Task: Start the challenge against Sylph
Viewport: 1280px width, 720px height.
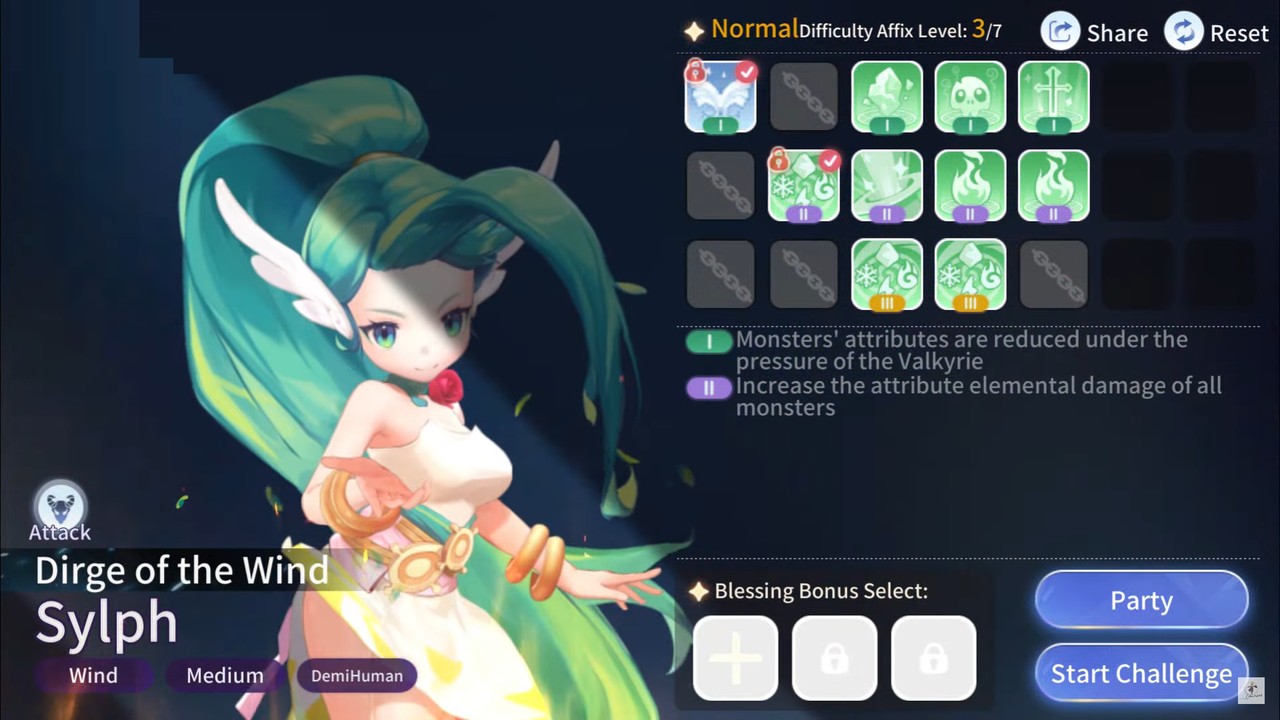Action: pyautogui.click(x=1141, y=674)
